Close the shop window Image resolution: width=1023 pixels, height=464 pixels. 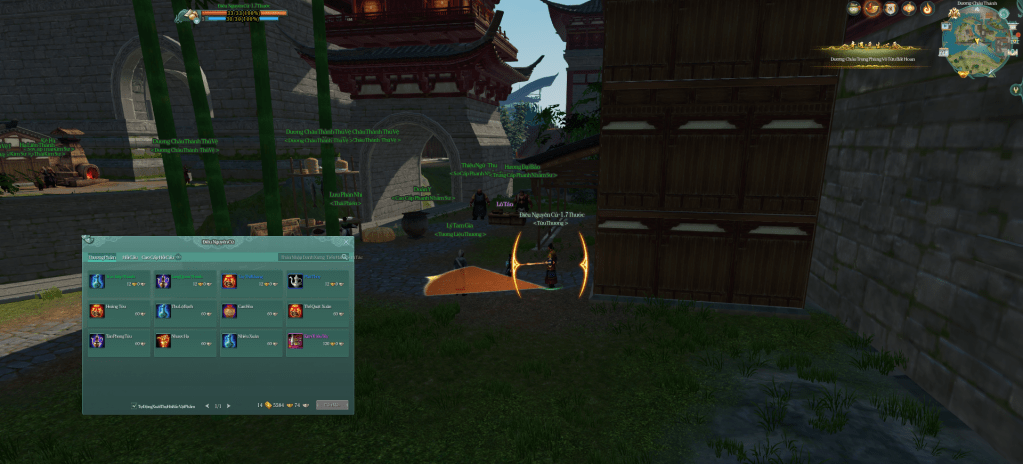tap(347, 241)
